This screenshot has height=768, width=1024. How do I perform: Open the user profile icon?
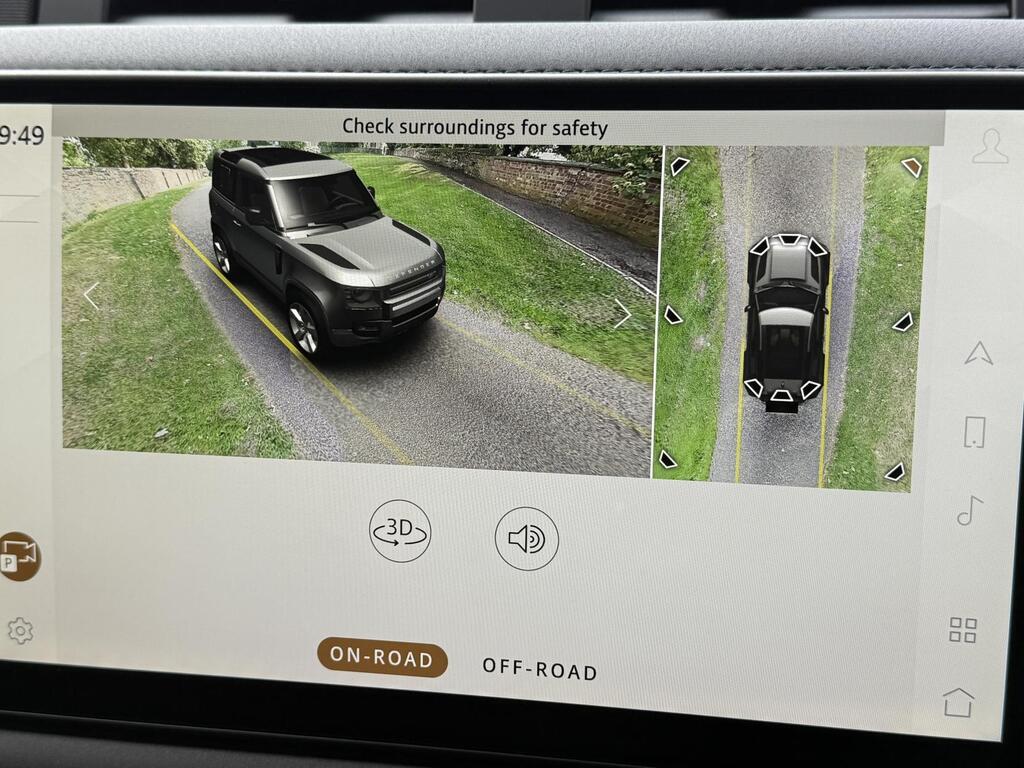click(x=989, y=147)
